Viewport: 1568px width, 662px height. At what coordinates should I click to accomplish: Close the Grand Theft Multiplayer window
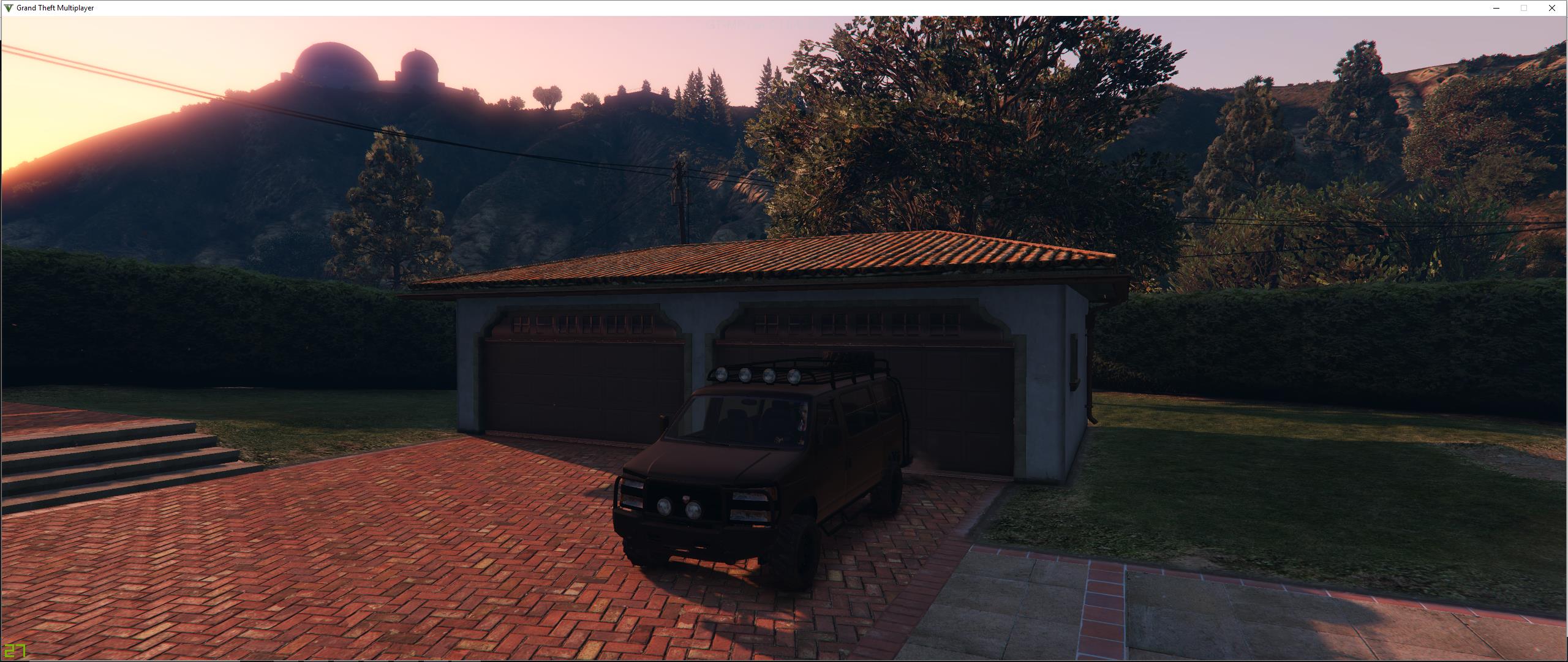click(x=1551, y=7)
